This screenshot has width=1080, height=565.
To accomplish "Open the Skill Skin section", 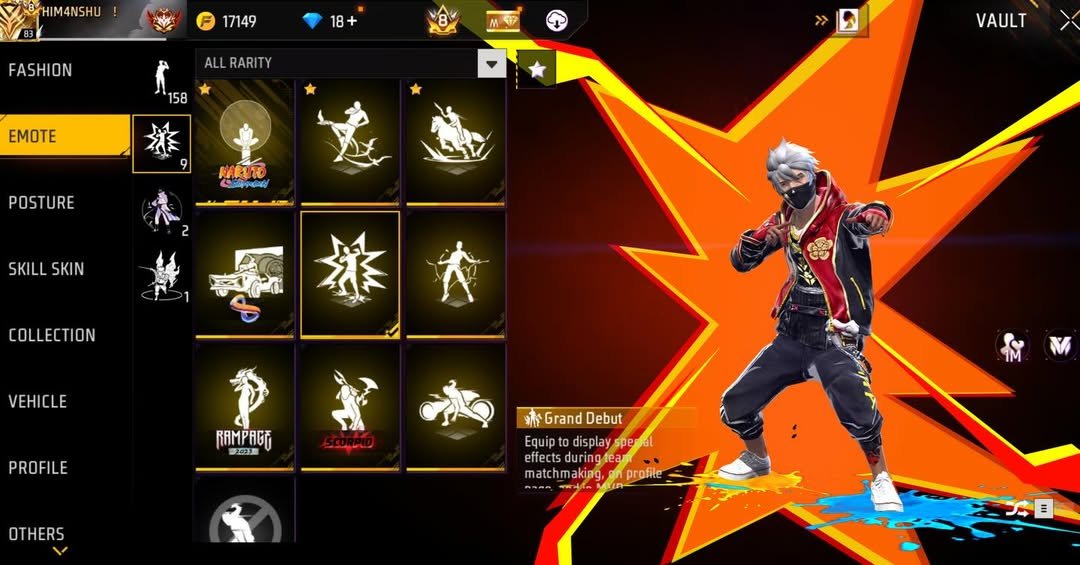I will 46,269.
